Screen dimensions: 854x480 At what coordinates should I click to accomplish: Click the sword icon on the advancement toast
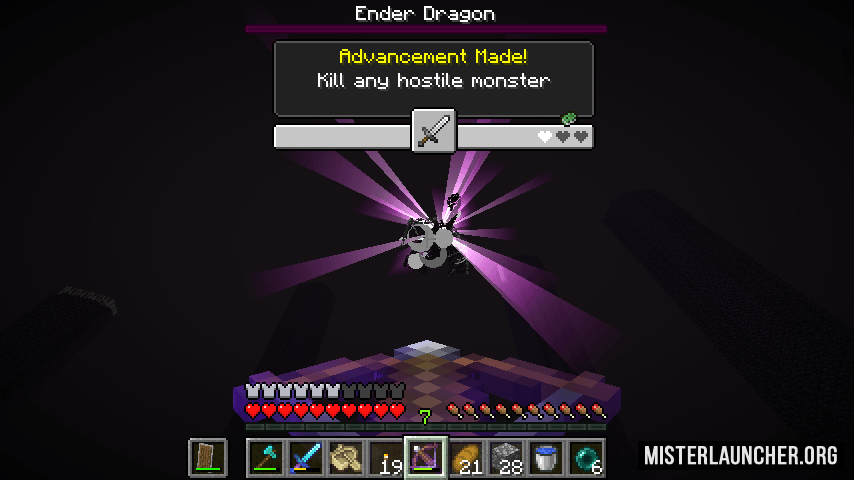click(x=434, y=131)
